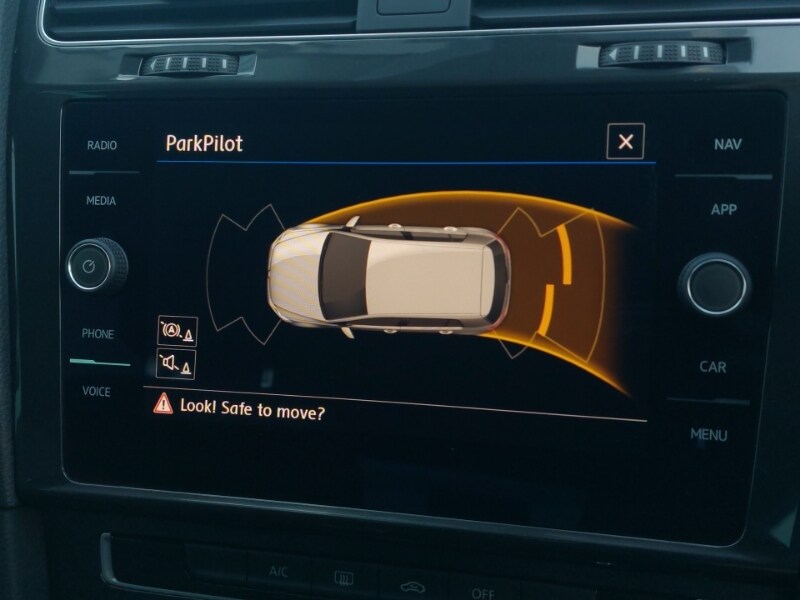The height and width of the screenshot is (600, 800).
Task: Switch to the MEDIA source
Action: tap(100, 201)
